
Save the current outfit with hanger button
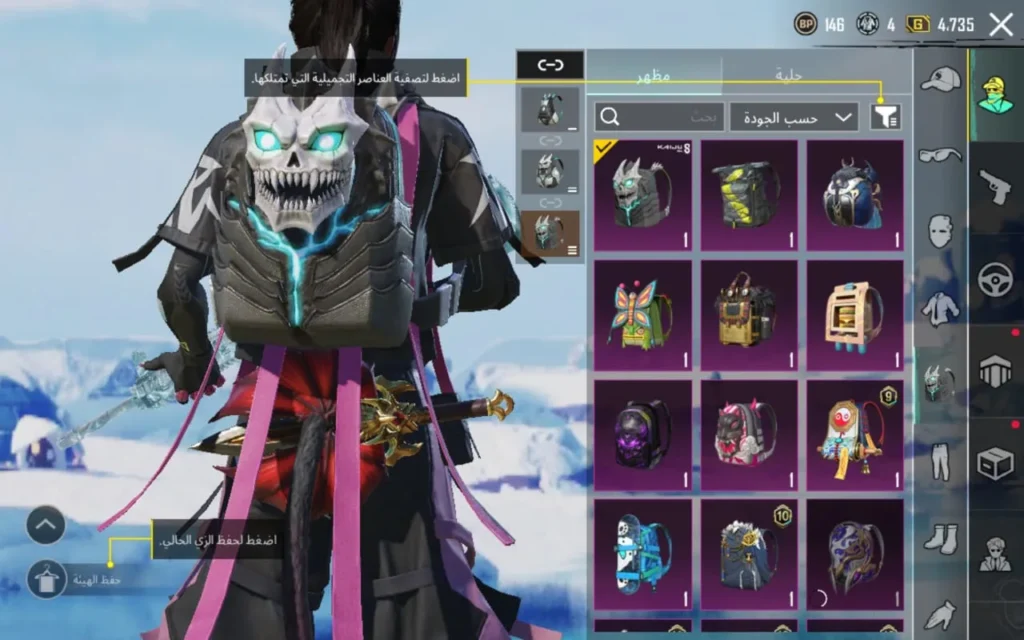pyautogui.click(x=46, y=579)
